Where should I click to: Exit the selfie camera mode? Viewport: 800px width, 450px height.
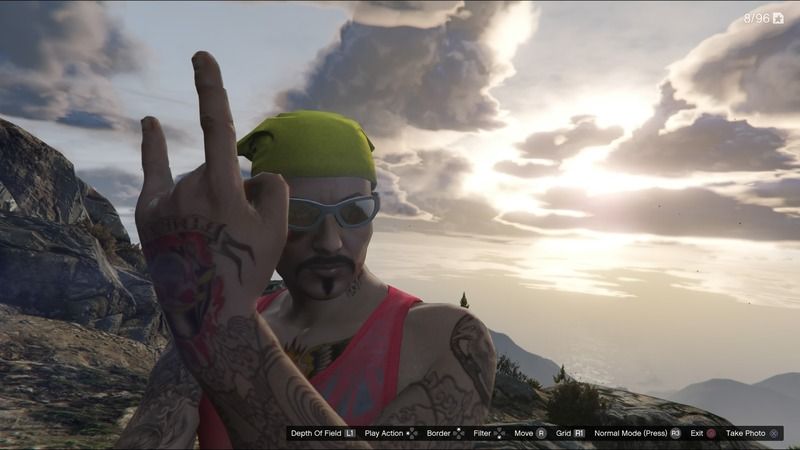tap(703, 433)
